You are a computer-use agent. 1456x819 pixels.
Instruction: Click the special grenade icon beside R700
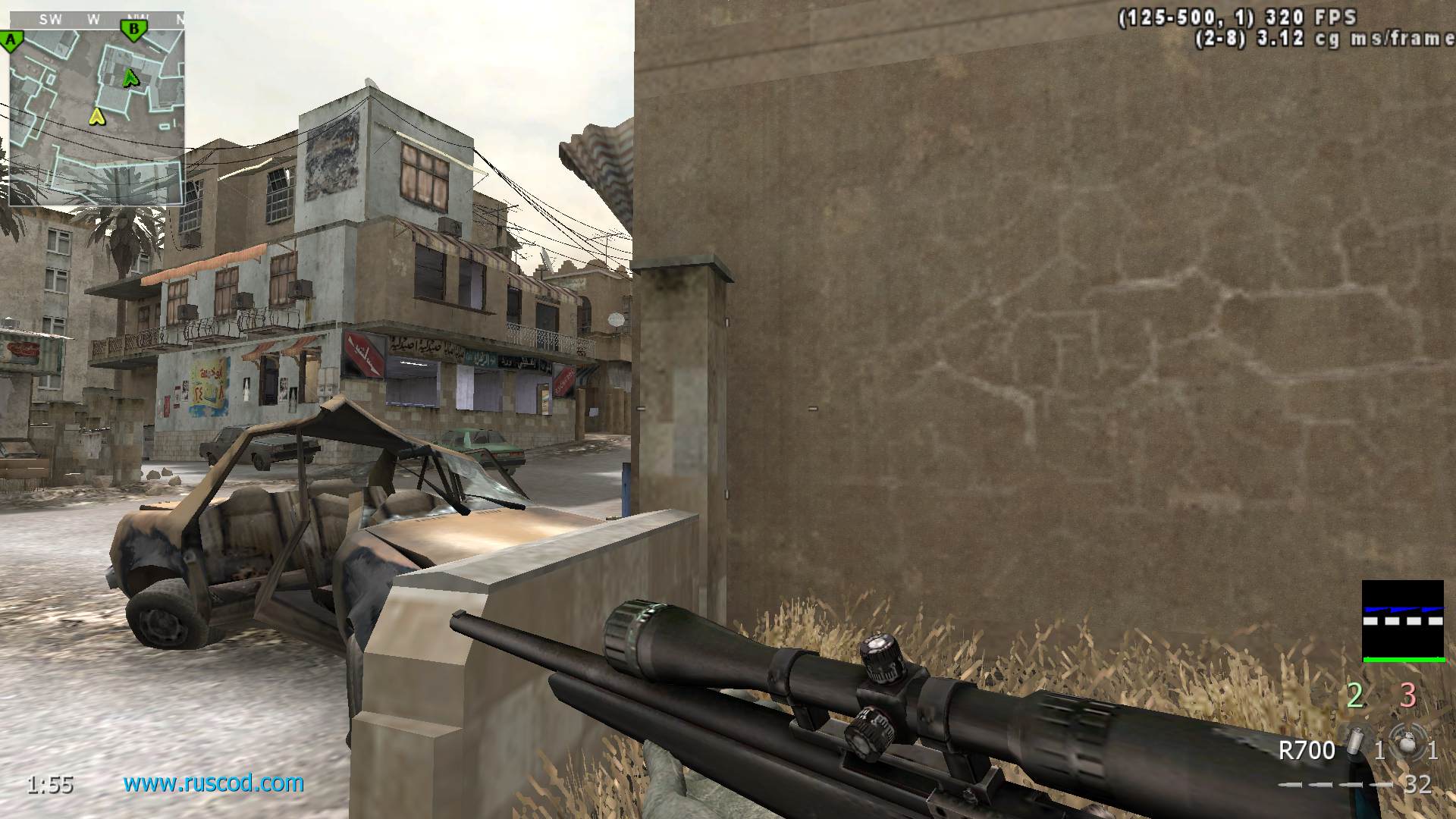(x=1354, y=742)
